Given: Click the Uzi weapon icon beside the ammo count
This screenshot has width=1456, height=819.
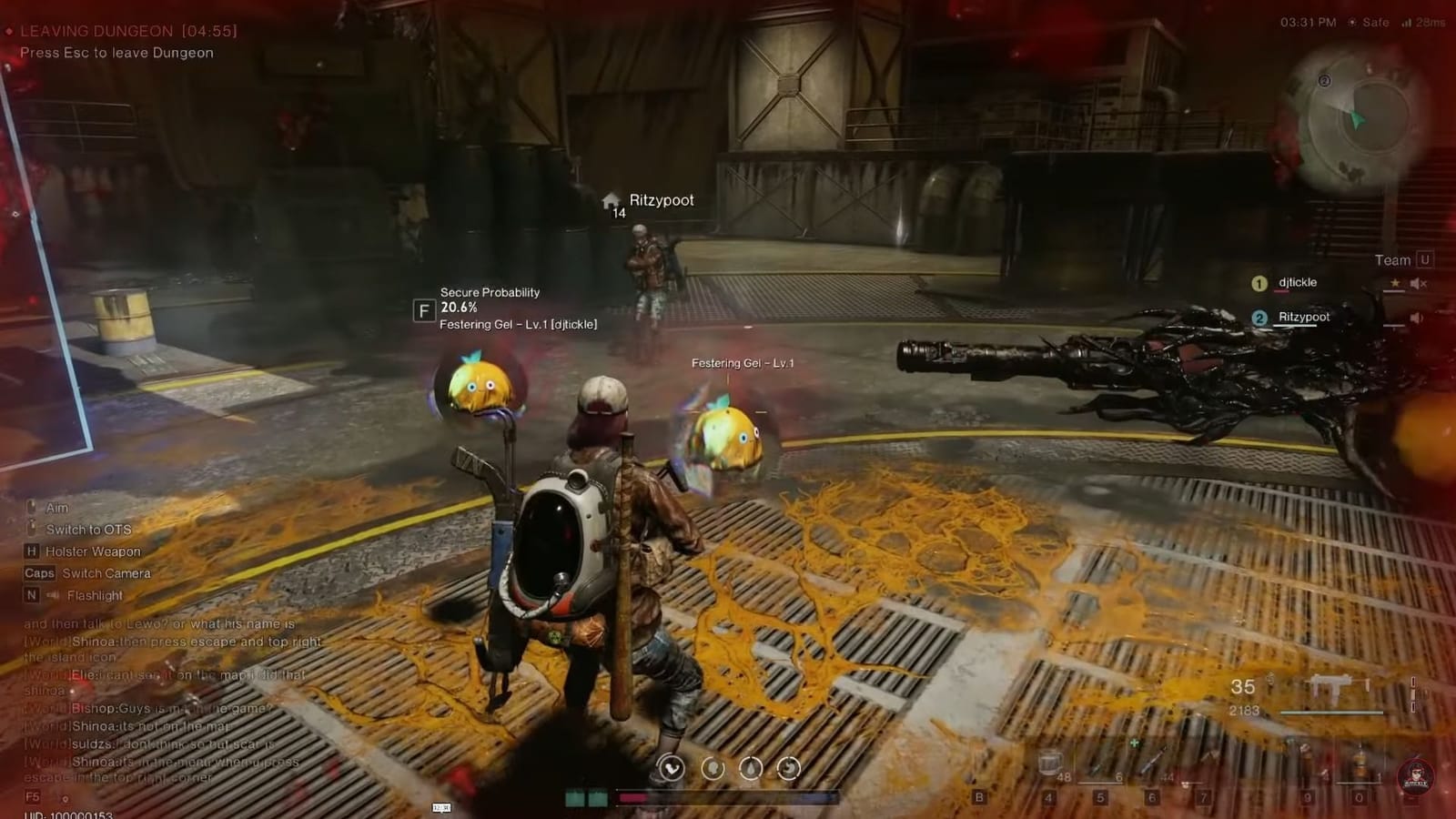Looking at the screenshot, I should tap(1336, 687).
